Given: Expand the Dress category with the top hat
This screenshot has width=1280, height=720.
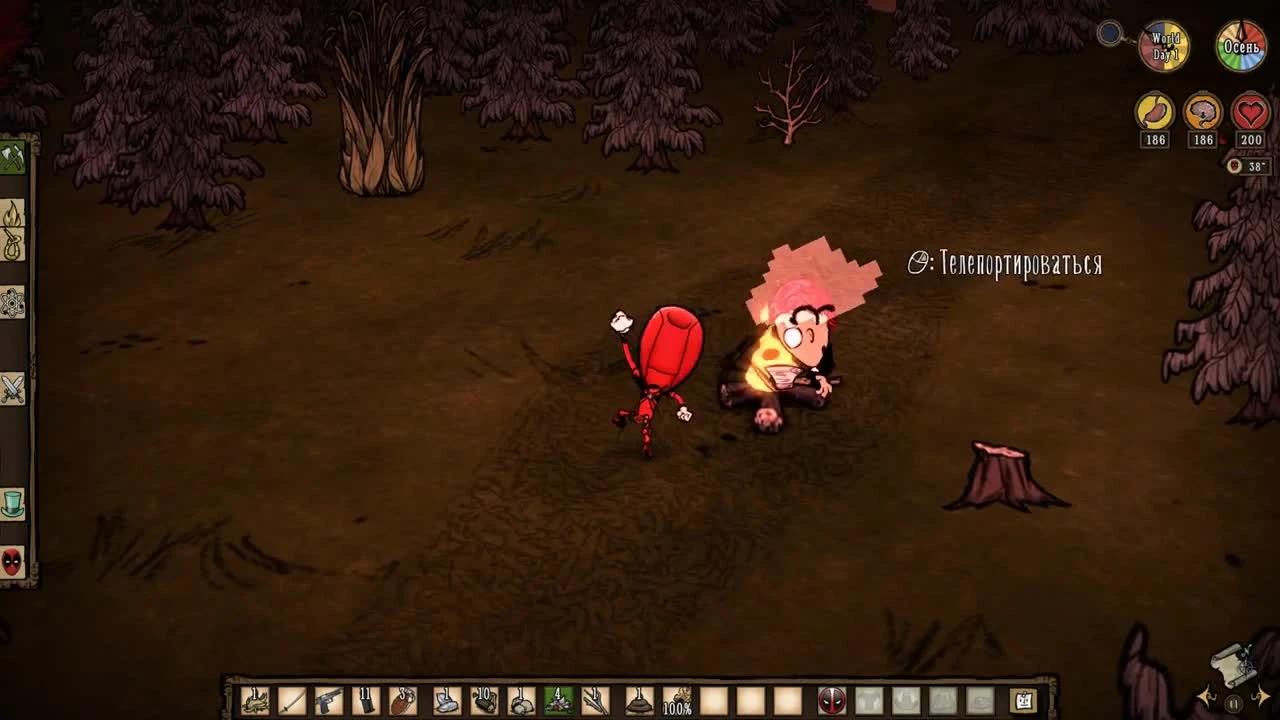Looking at the screenshot, I should pos(15,505).
